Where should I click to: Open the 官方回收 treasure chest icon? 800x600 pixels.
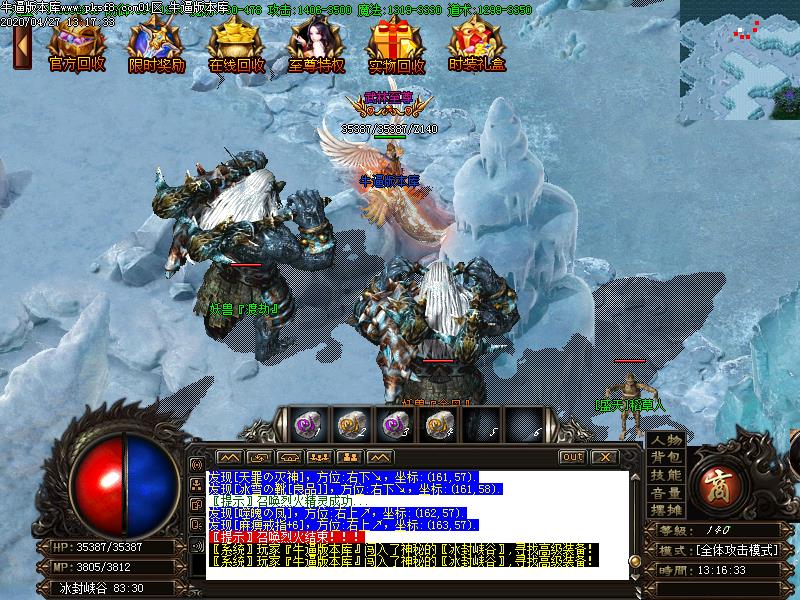pyautogui.click(x=77, y=44)
